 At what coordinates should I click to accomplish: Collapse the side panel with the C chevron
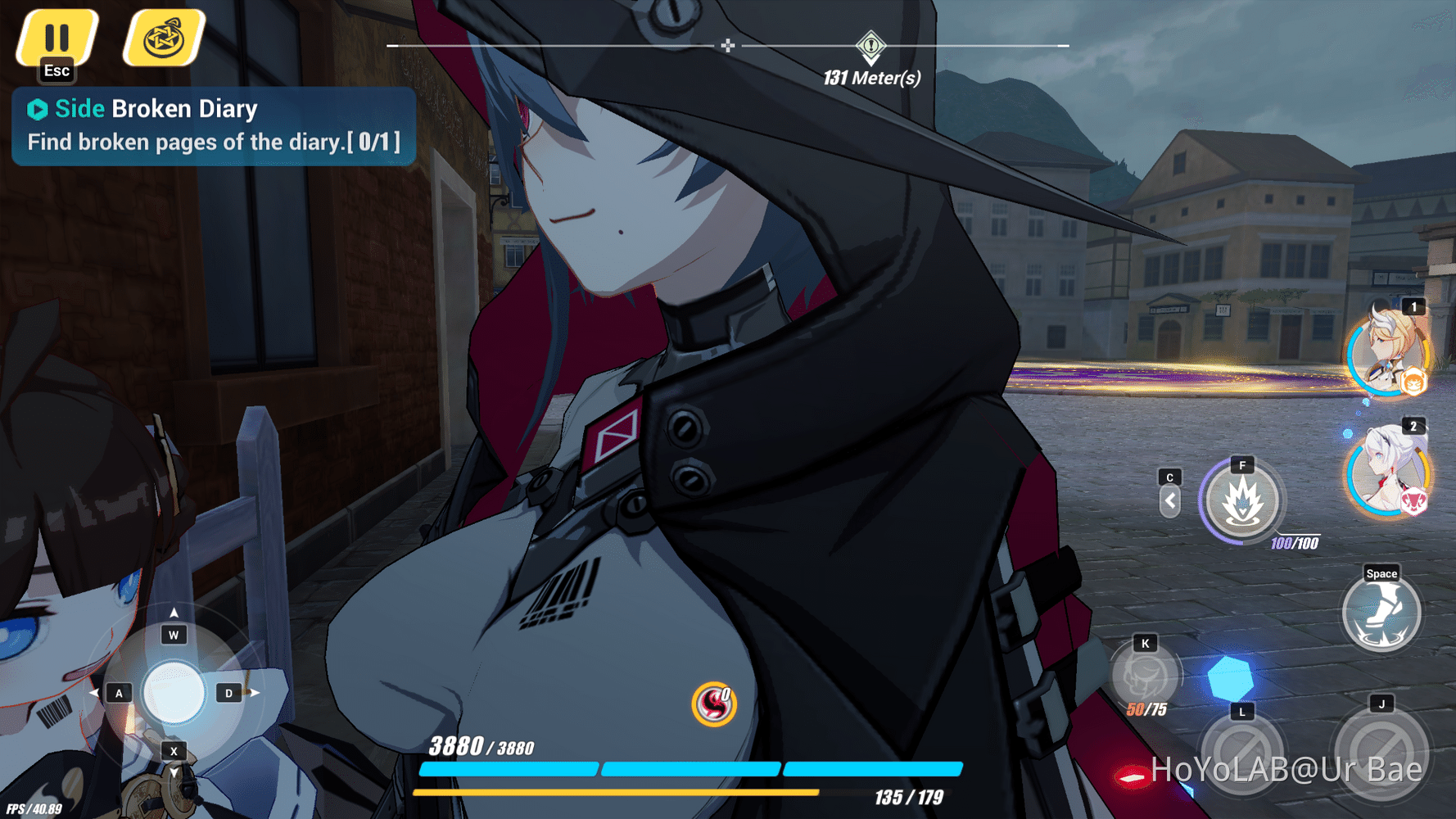(1169, 500)
